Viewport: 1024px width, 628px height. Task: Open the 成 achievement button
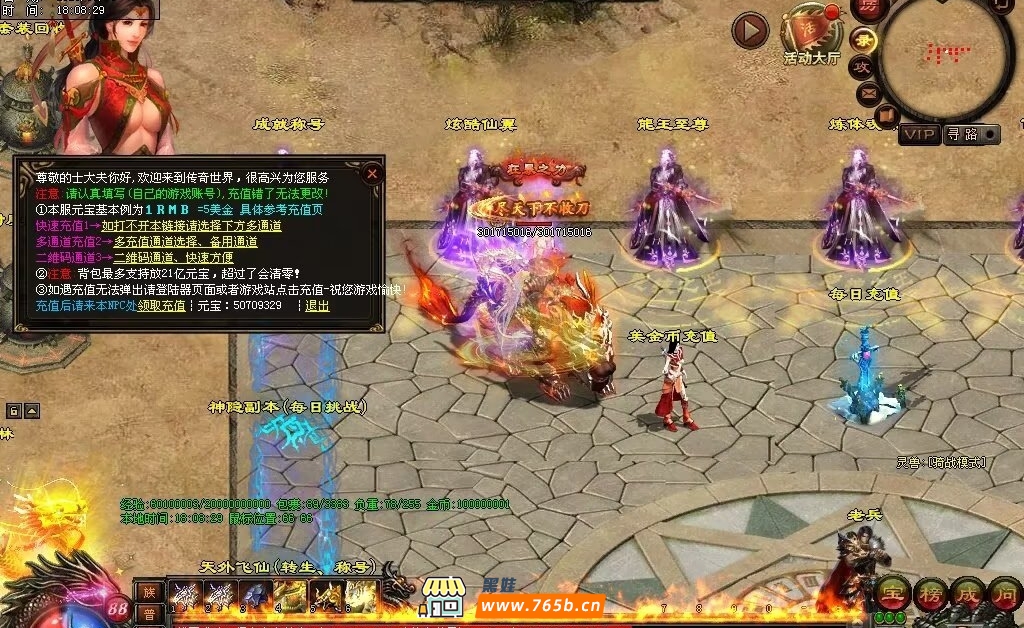[966, 593]
